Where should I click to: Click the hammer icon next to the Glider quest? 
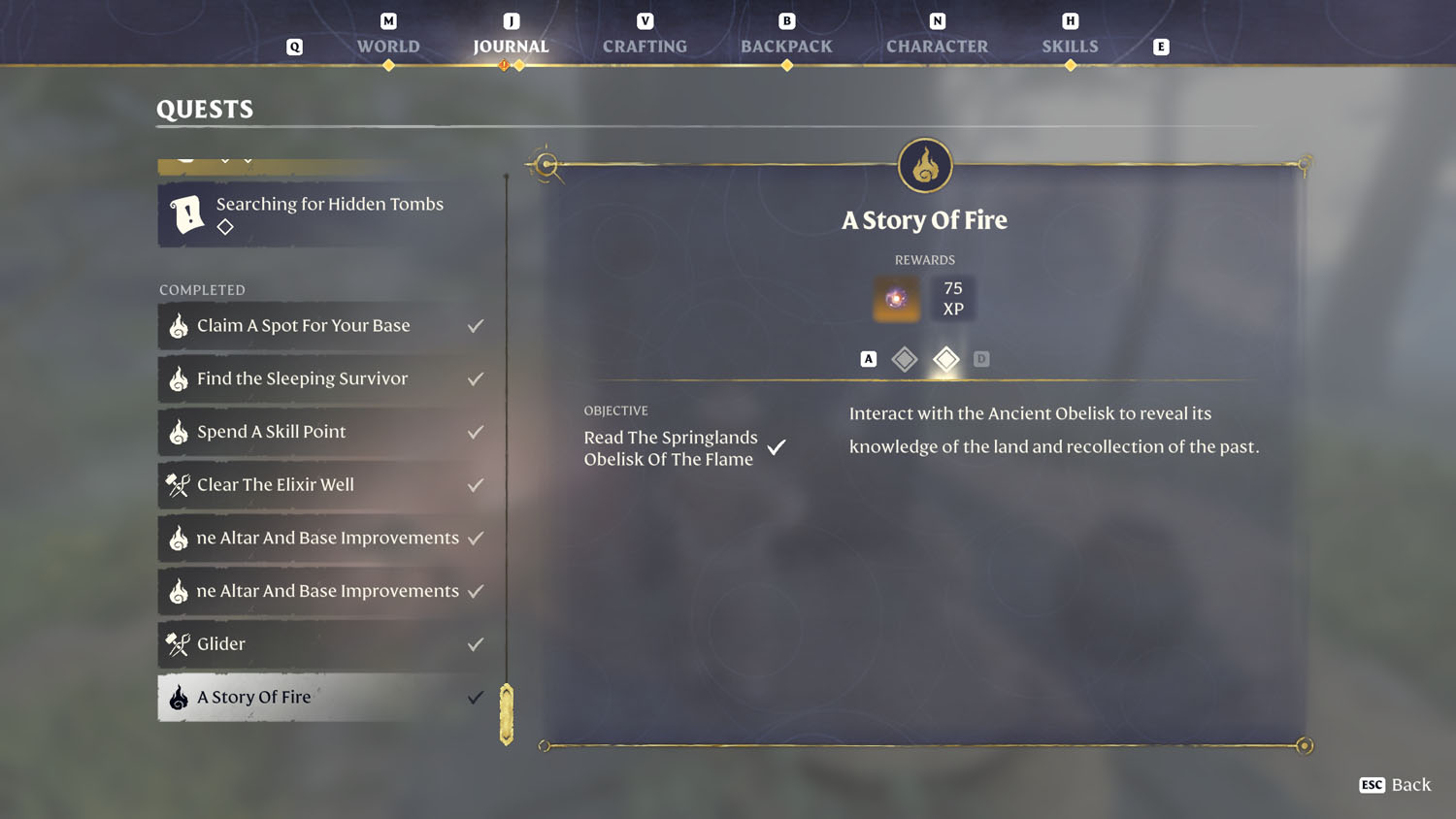179,644
